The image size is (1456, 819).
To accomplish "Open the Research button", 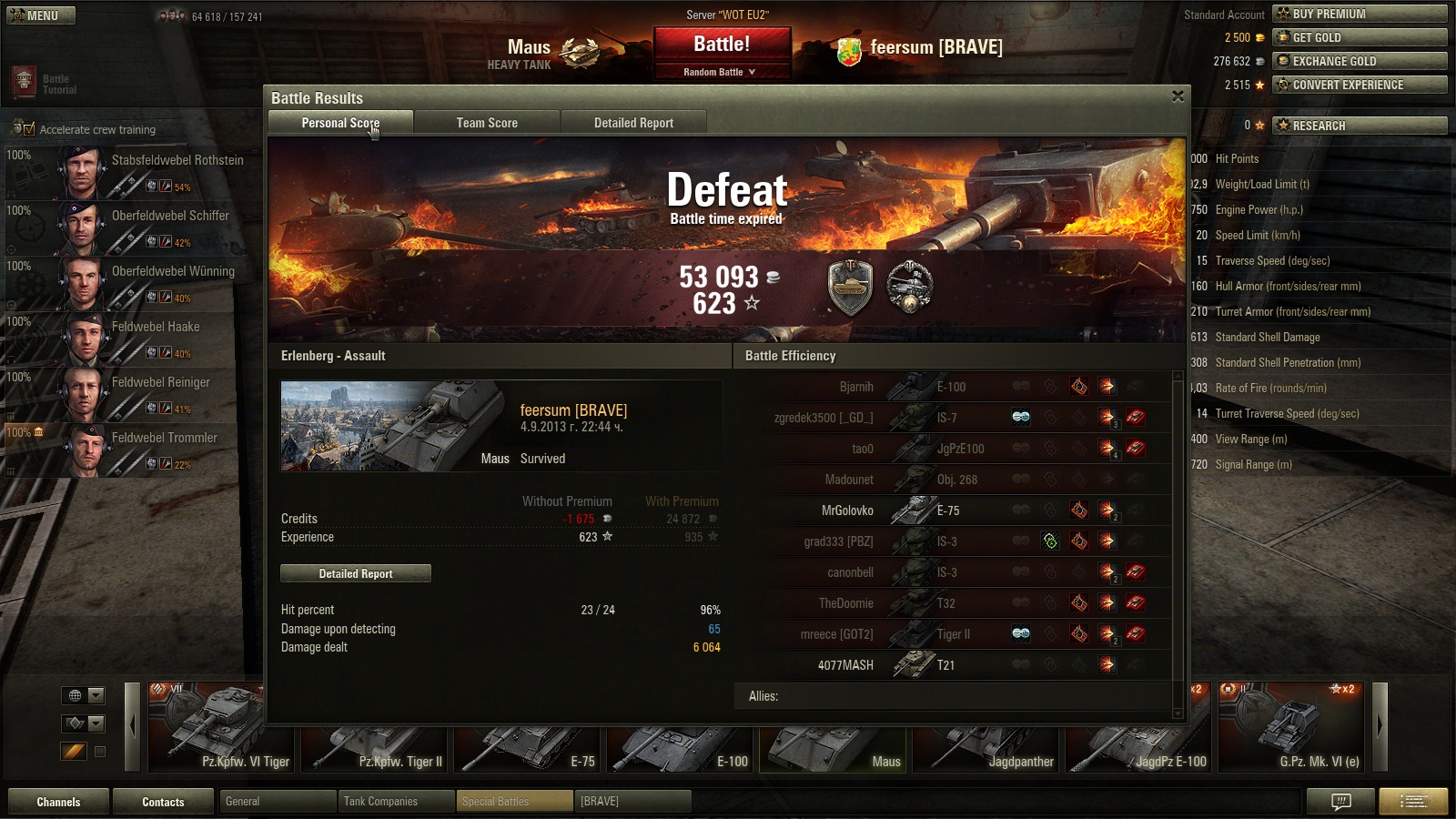I will (x=1359, y=126).
